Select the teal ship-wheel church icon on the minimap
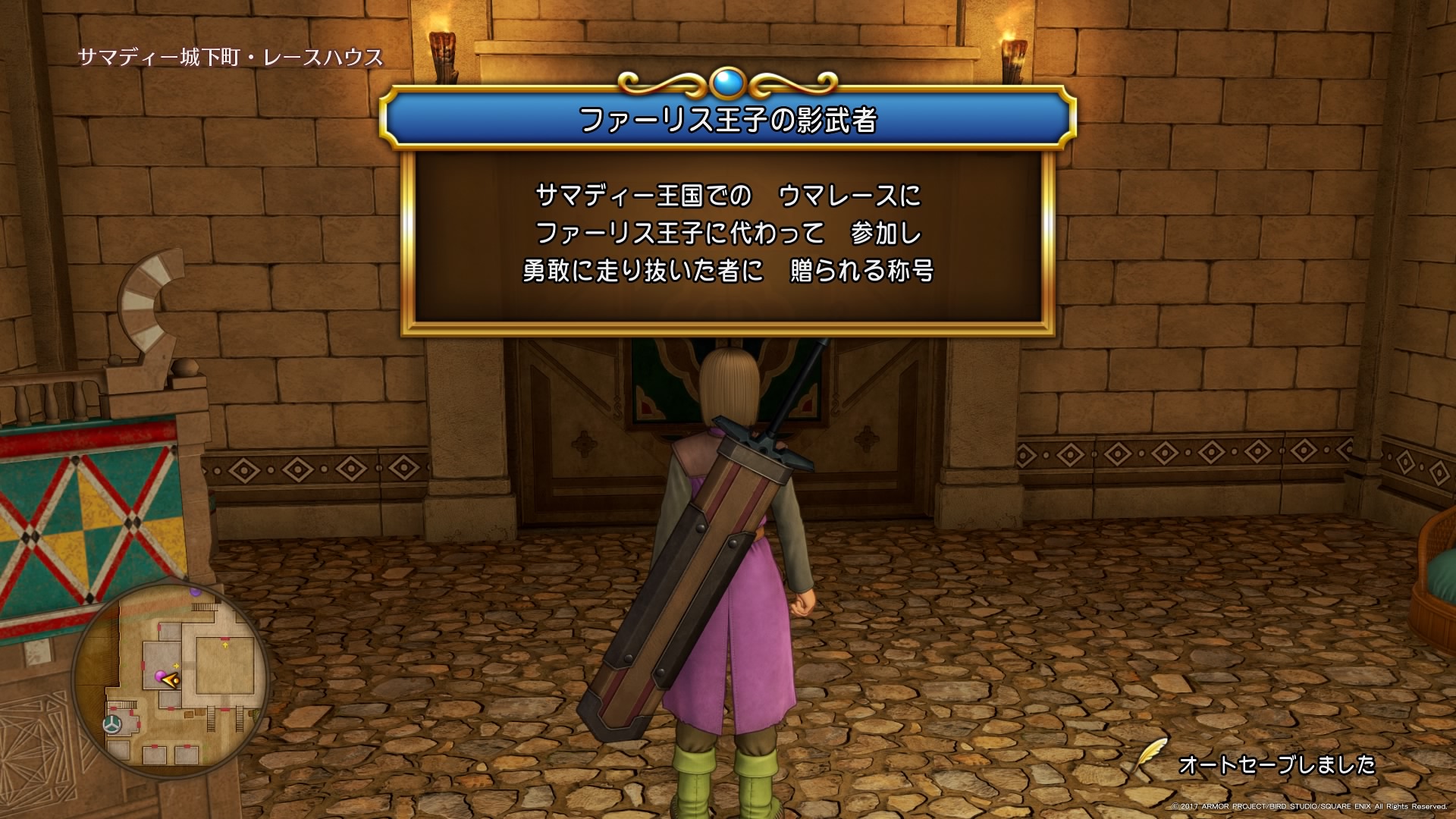 pos(112,723)
